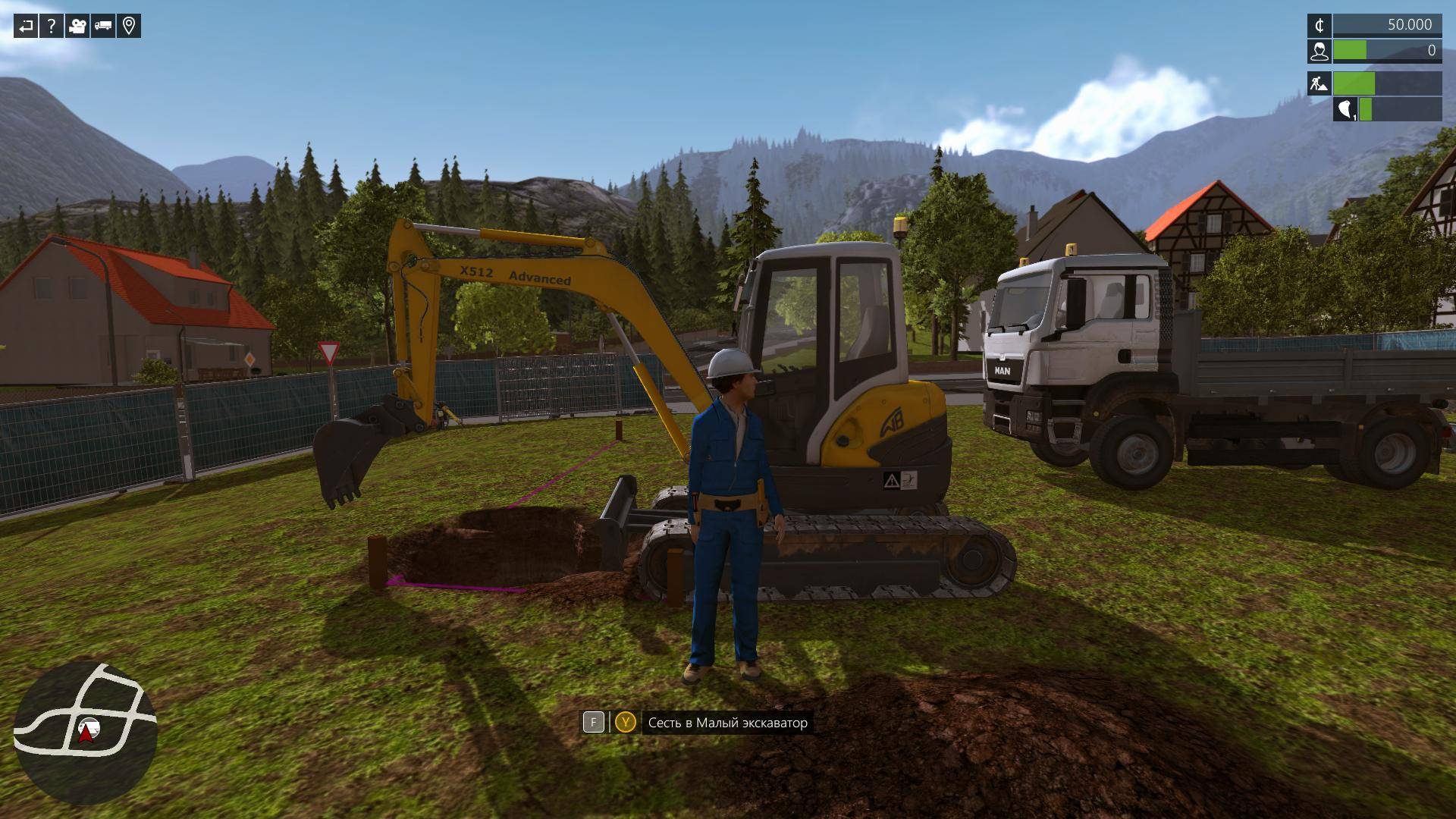The image size is (1456, 819).
Task: Open the truck vehicles icon
Action: tap(103, 27)
